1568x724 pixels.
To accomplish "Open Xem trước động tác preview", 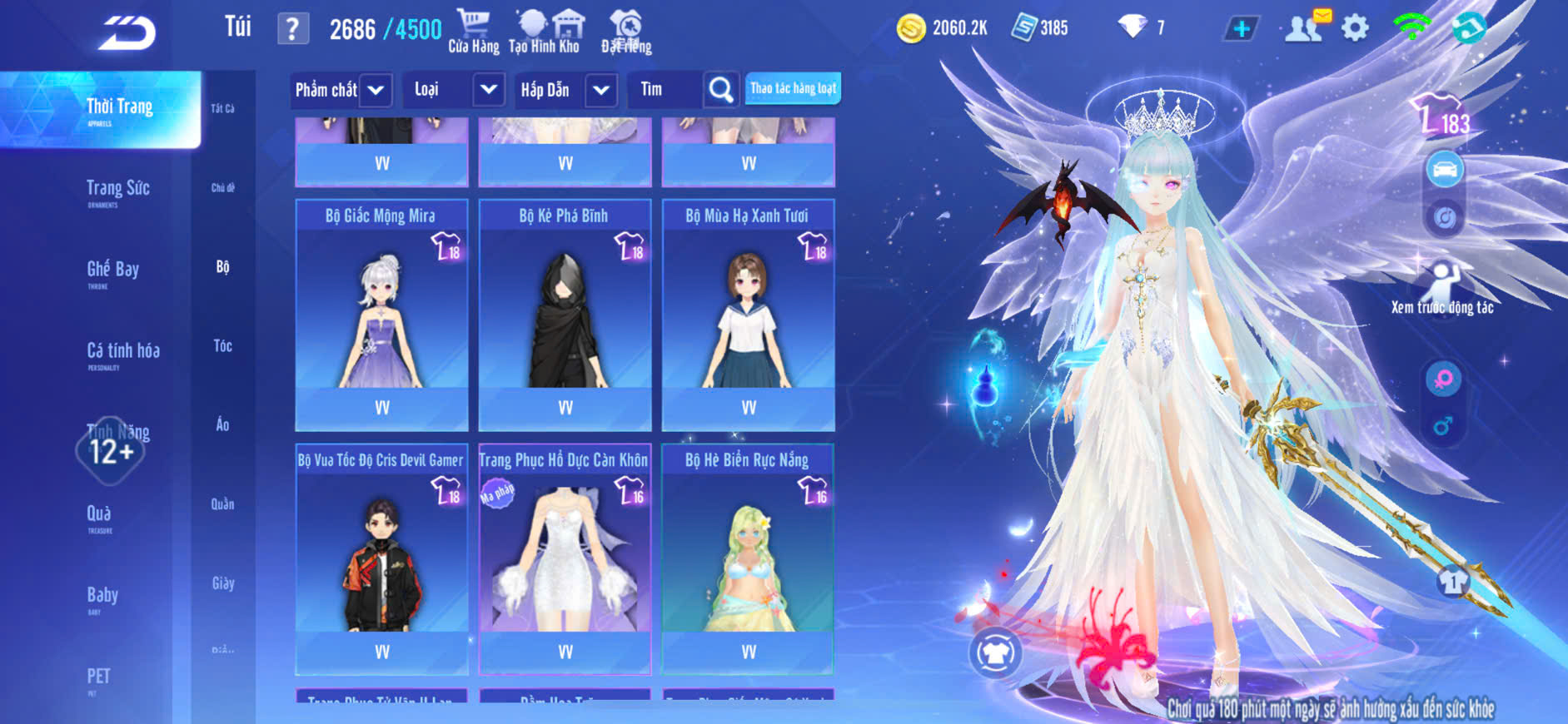I will 1442,289.
